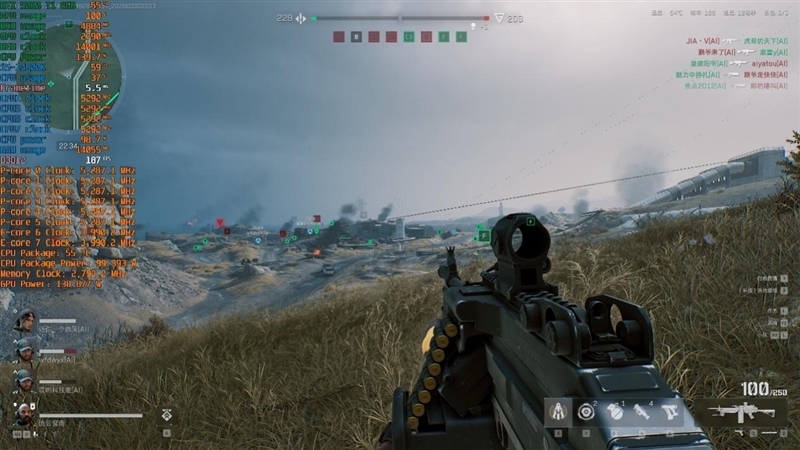The width and height of the screenshot is (800, 450).
Task: Click the MSI Afterburner CPU Package overlay line
Action: pos(40,254)
